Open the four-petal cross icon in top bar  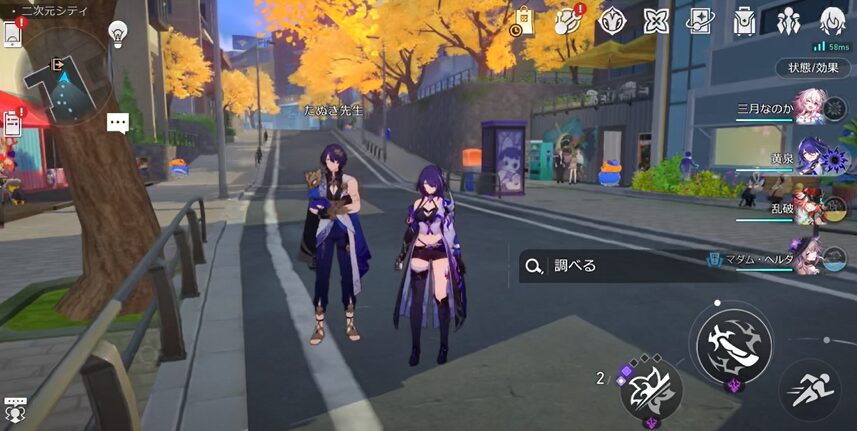(x=656, y=21)
